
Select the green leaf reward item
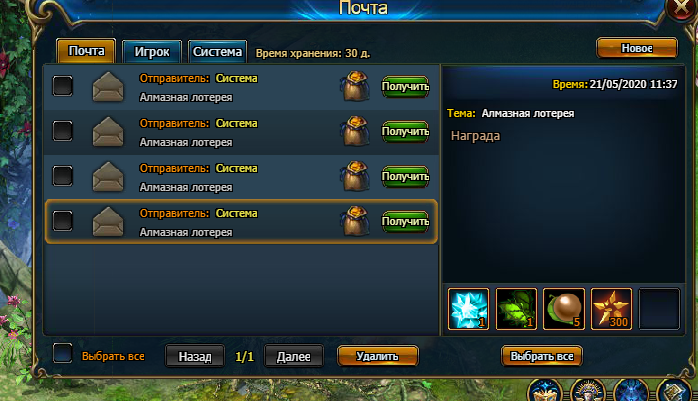click(516, 308)
